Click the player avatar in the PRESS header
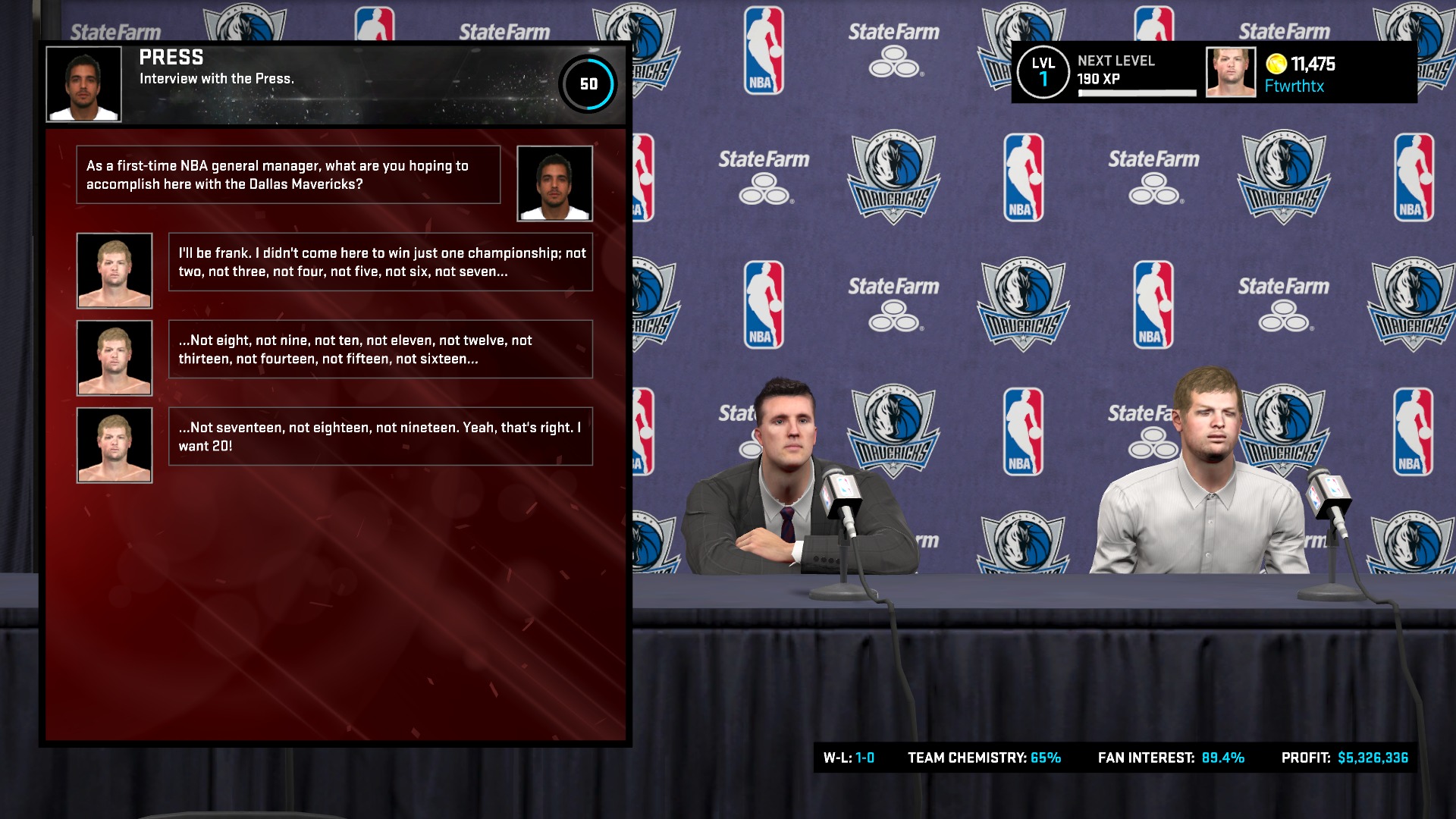 [83, 83]
